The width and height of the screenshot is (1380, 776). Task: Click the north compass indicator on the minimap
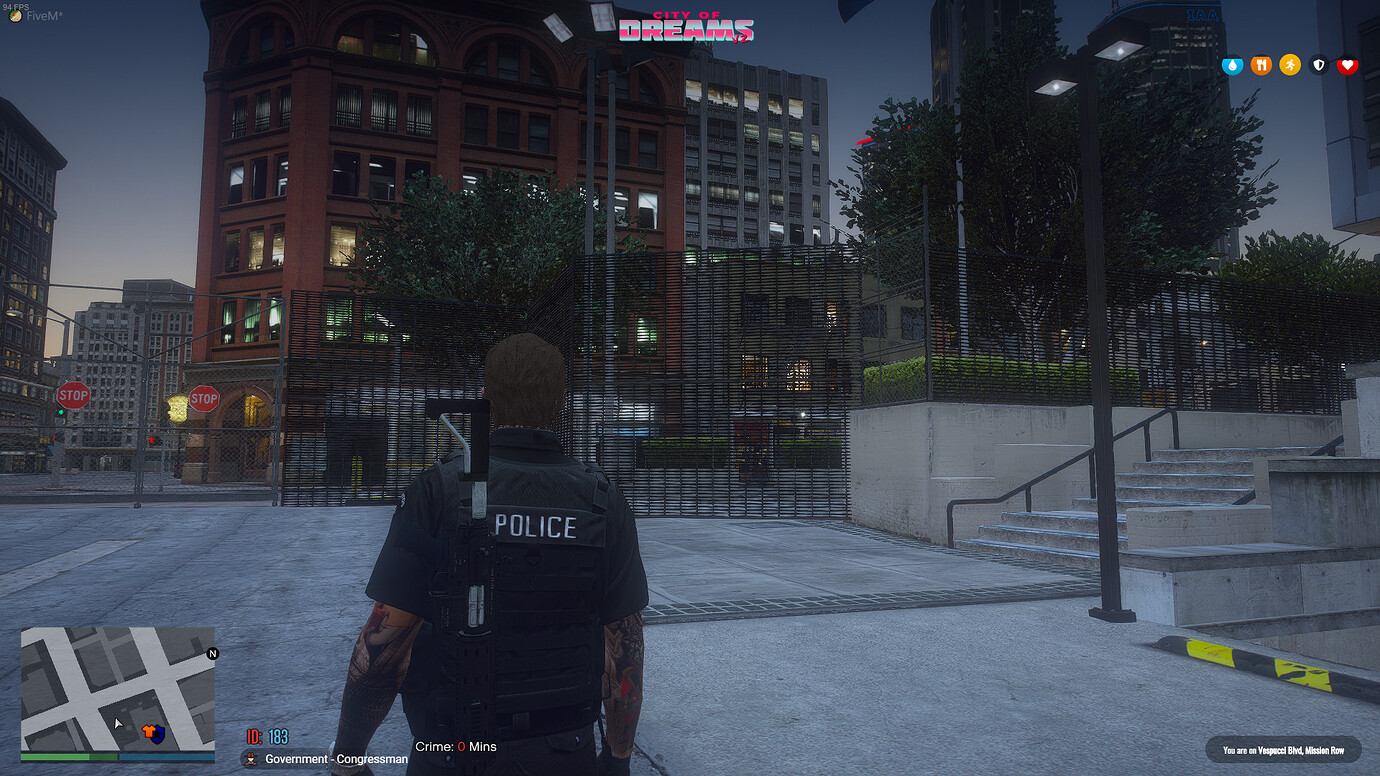click(211, 654)
